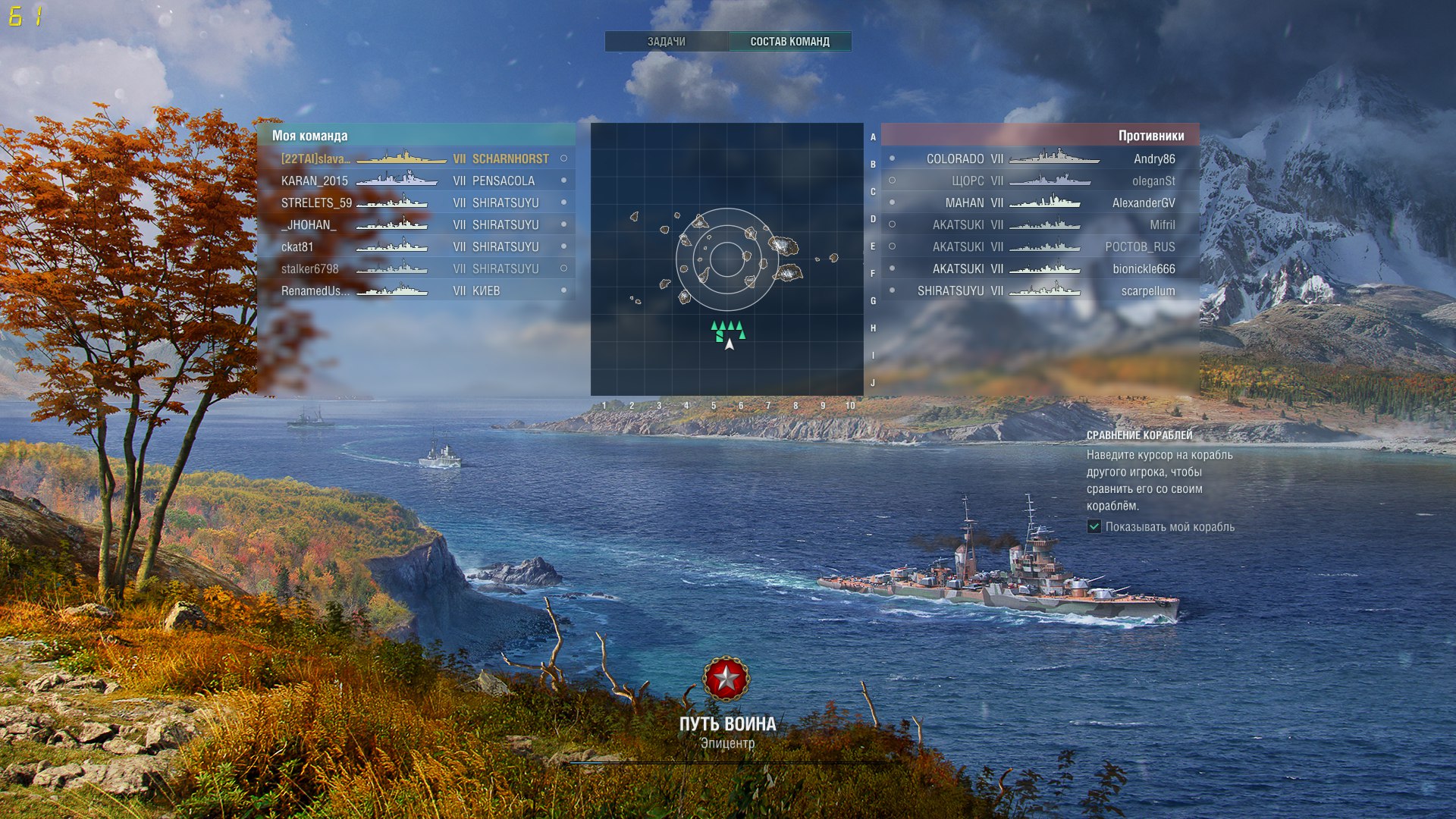
Task: Toggle the Показывать мой корабль checkbox
Action: point(1094,526)
